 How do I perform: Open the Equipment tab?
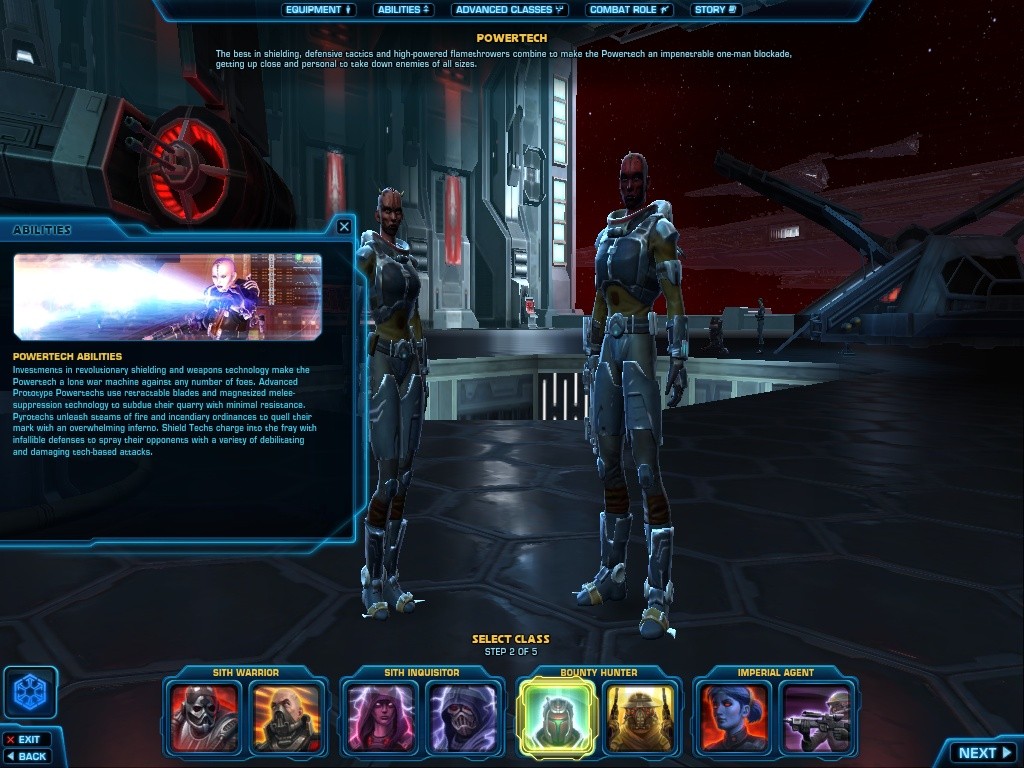click(x=319, y=10)
